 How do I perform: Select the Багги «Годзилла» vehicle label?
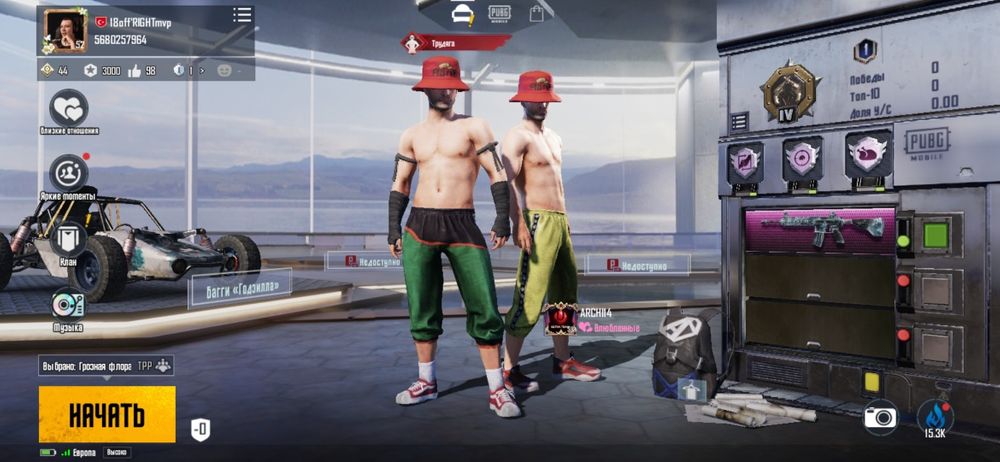click(240, 289)
